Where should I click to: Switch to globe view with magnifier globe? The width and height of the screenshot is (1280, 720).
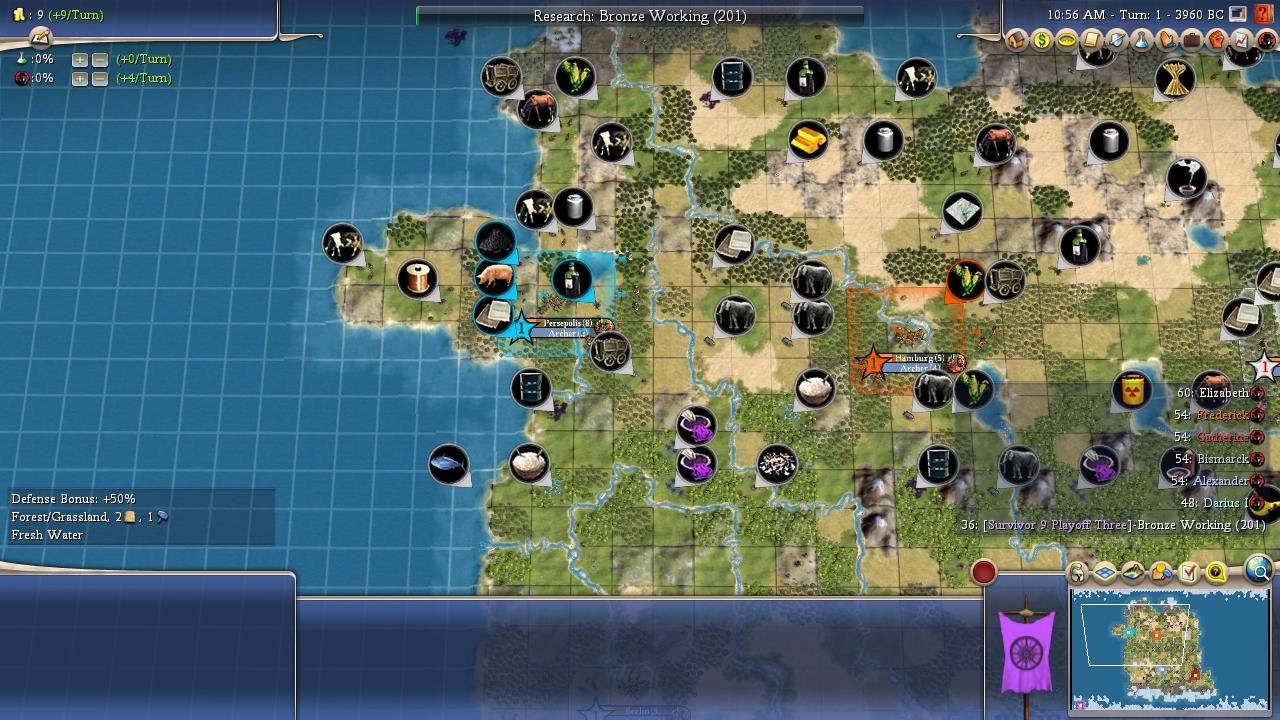coord(1259,571)
